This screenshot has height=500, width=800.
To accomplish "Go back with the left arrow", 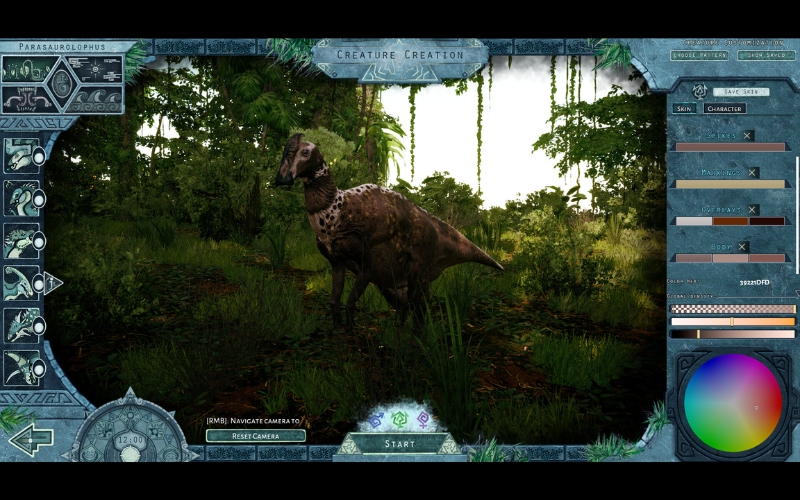I will 30,439.
